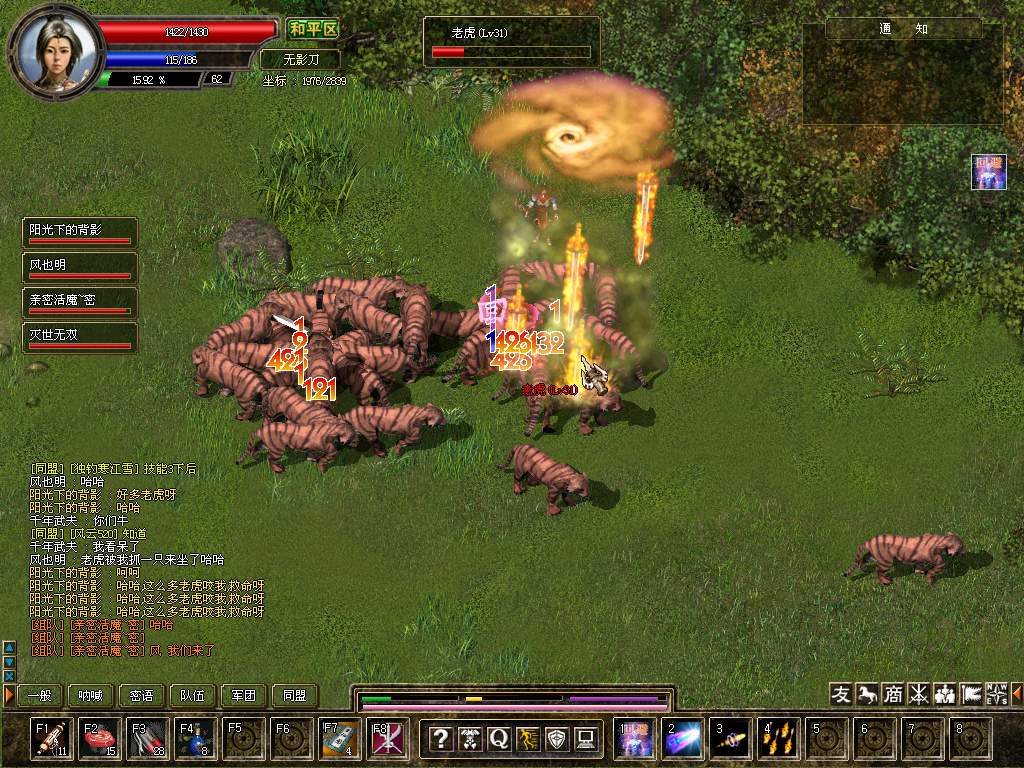Viewport: 1024px width, 768px height.
Task: Switch to the 一般 chat channel
Action: coord(39,695)
